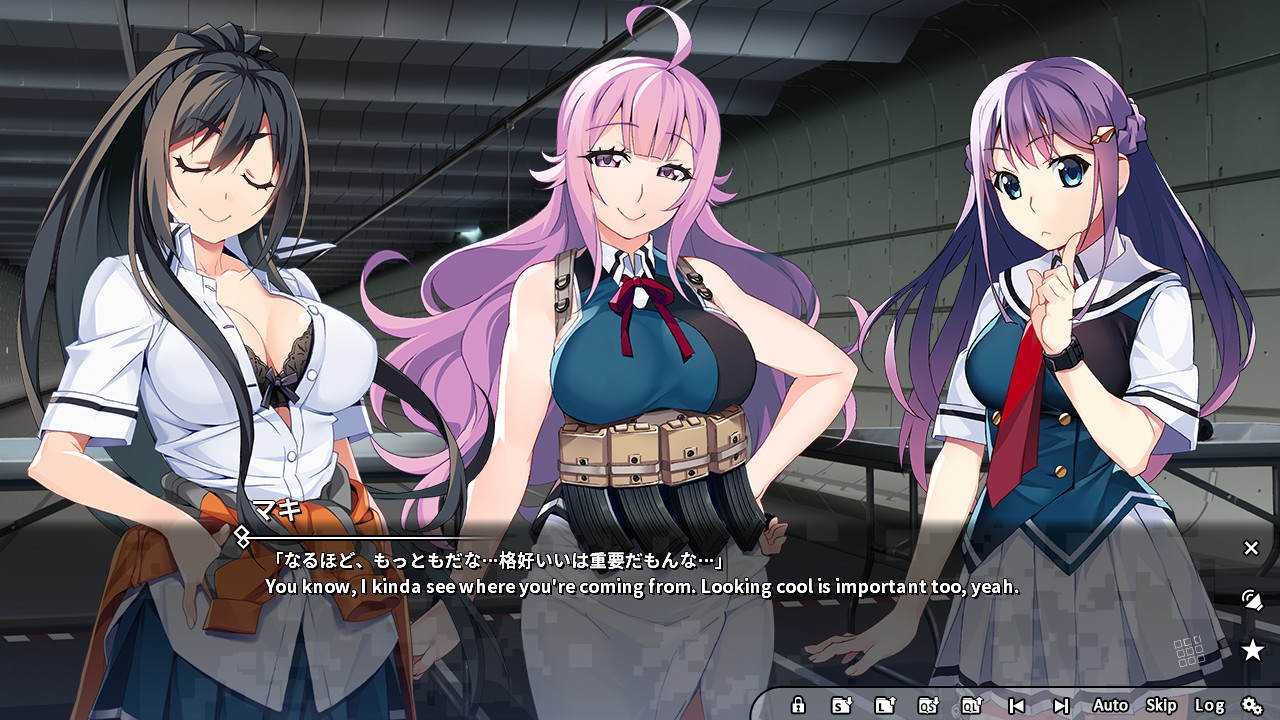This screenshot has height=720, width=1280.
Task: Jump back with the previous-line icon
Action: coord(1018,706)
